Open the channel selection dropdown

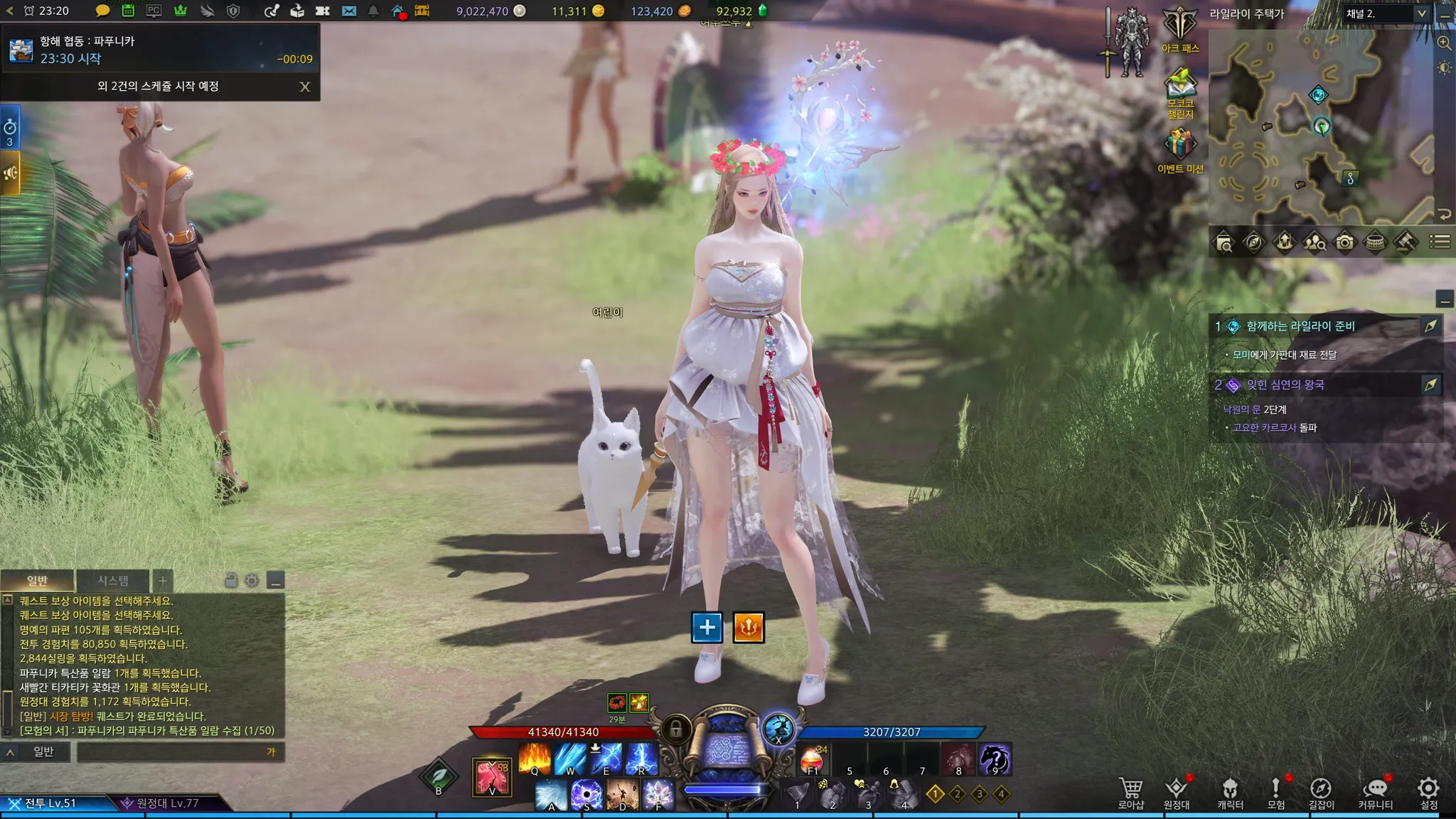pos(1421,14)
